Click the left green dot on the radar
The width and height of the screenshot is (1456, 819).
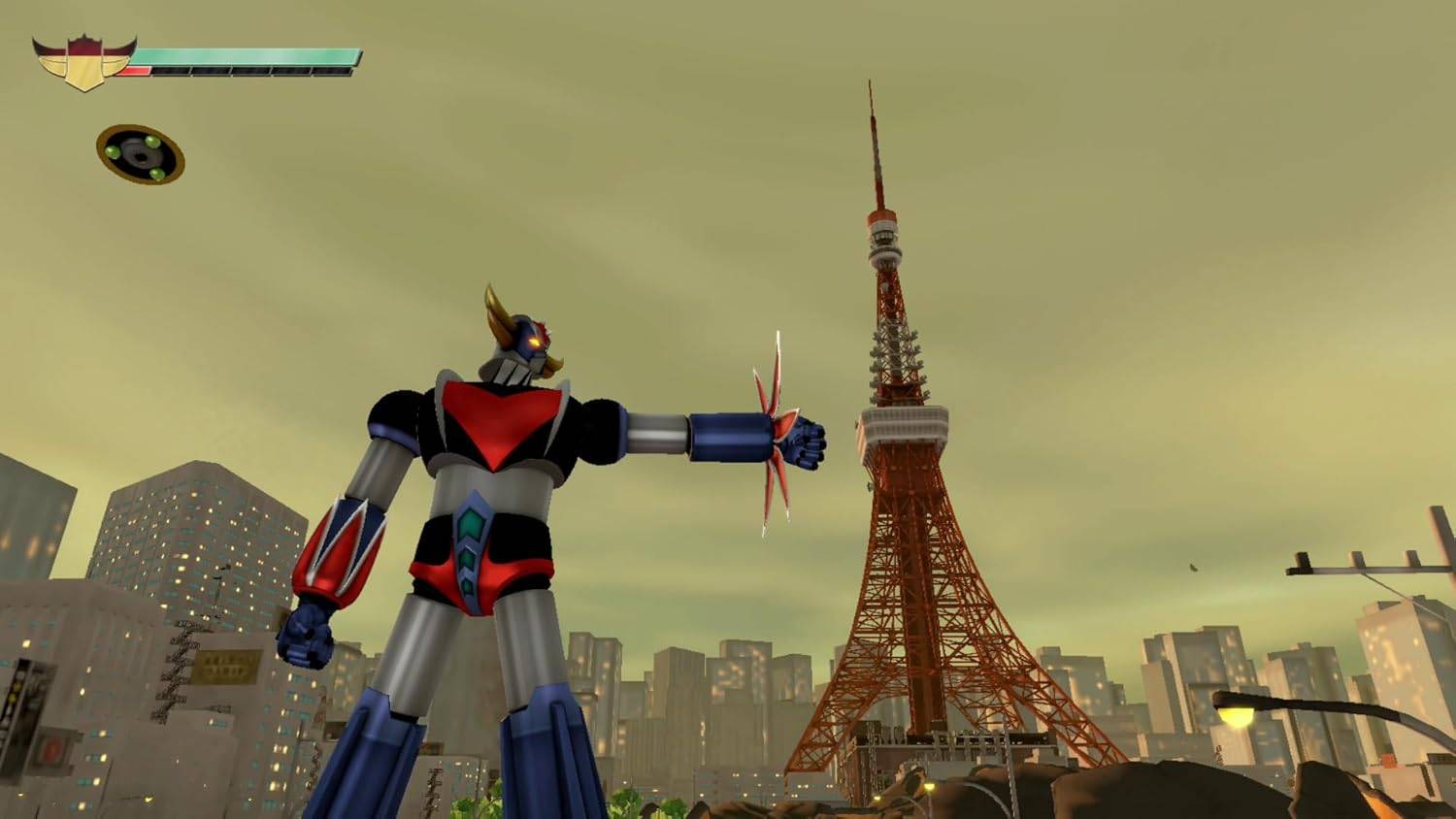(x=113, y=152)
